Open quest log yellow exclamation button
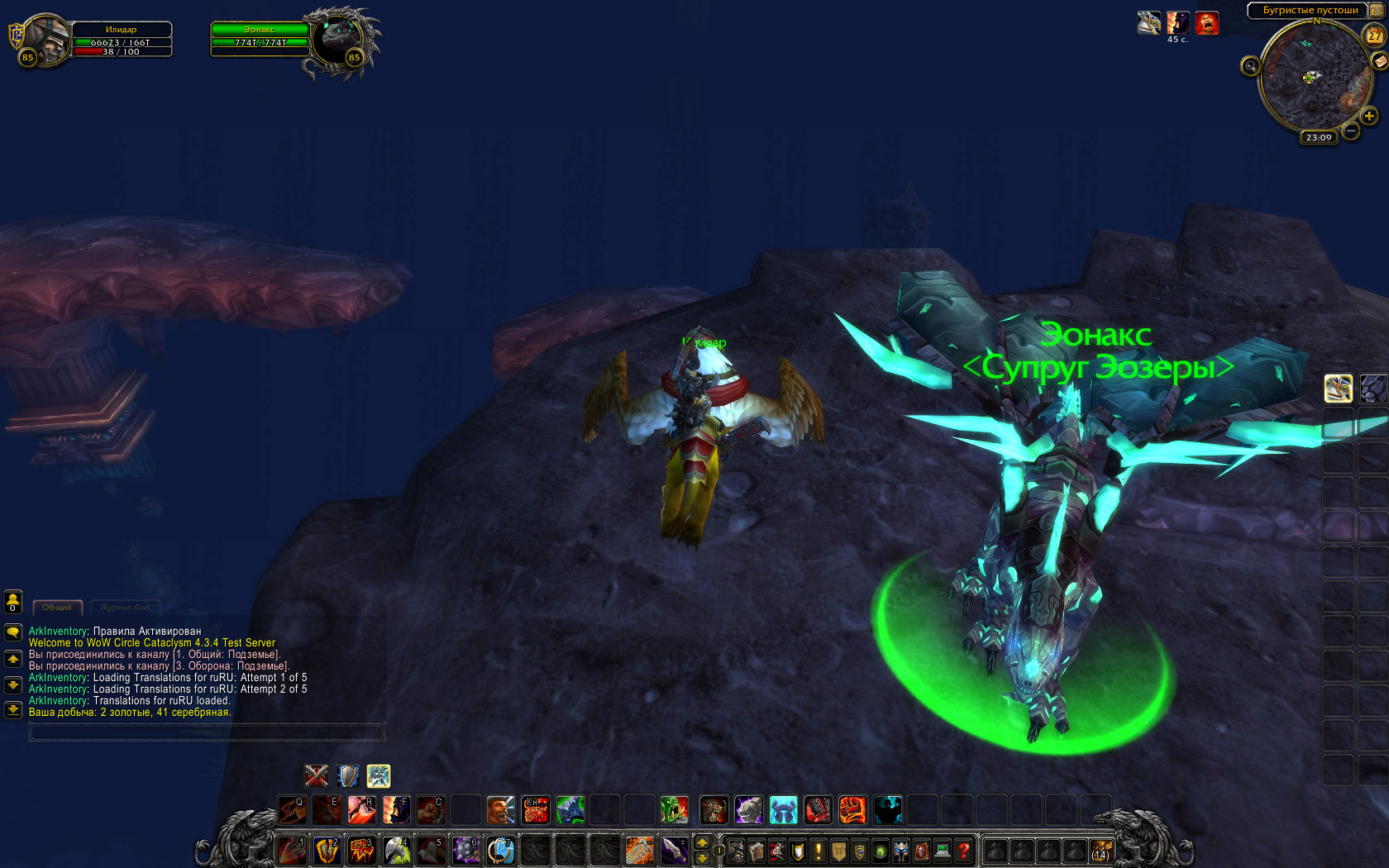The height and width of the screenshot is (868, 1389). (x=819, y=851)
